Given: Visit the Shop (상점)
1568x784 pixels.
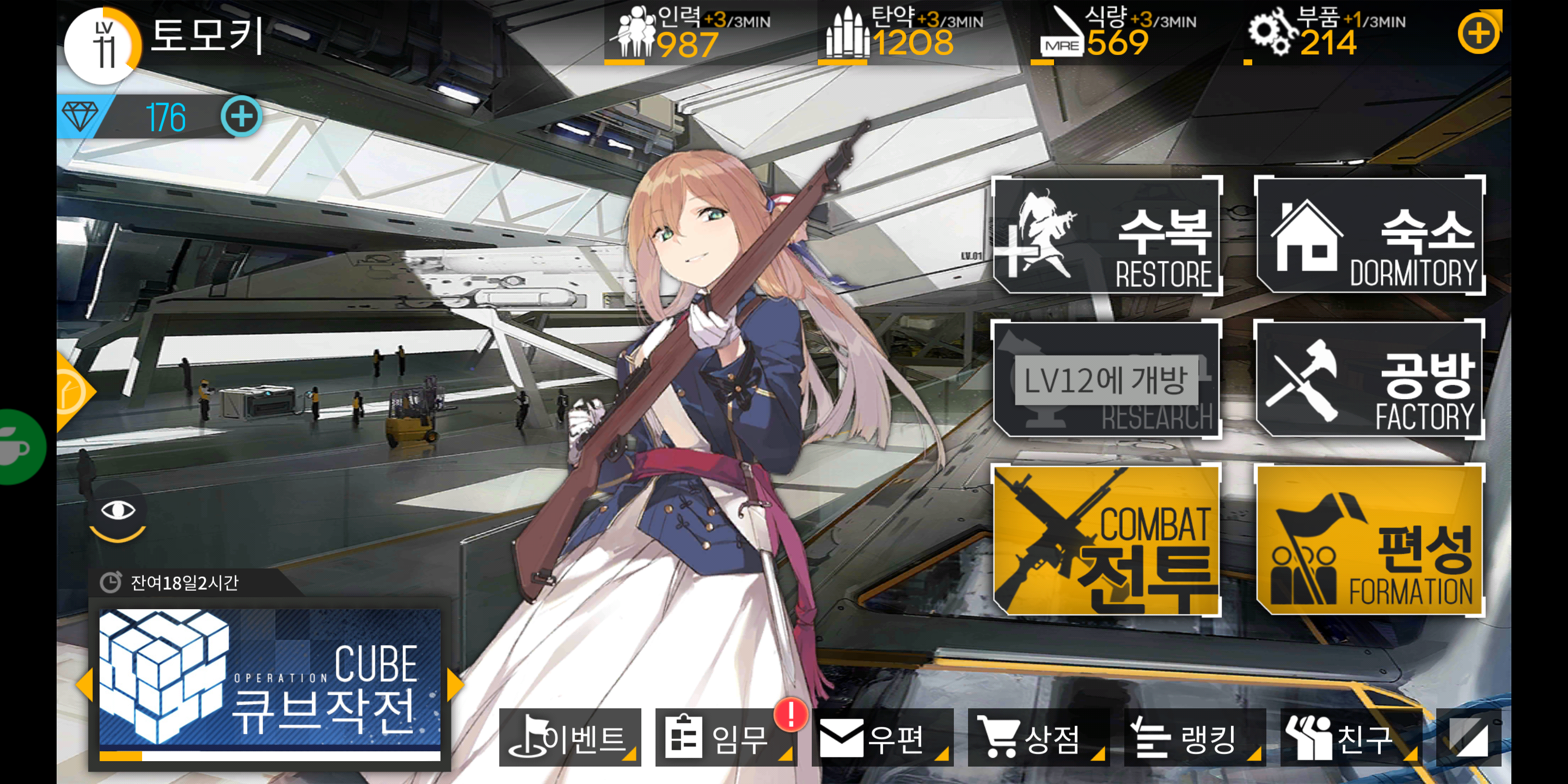Looking at the screenshot, I should 1037,738.
